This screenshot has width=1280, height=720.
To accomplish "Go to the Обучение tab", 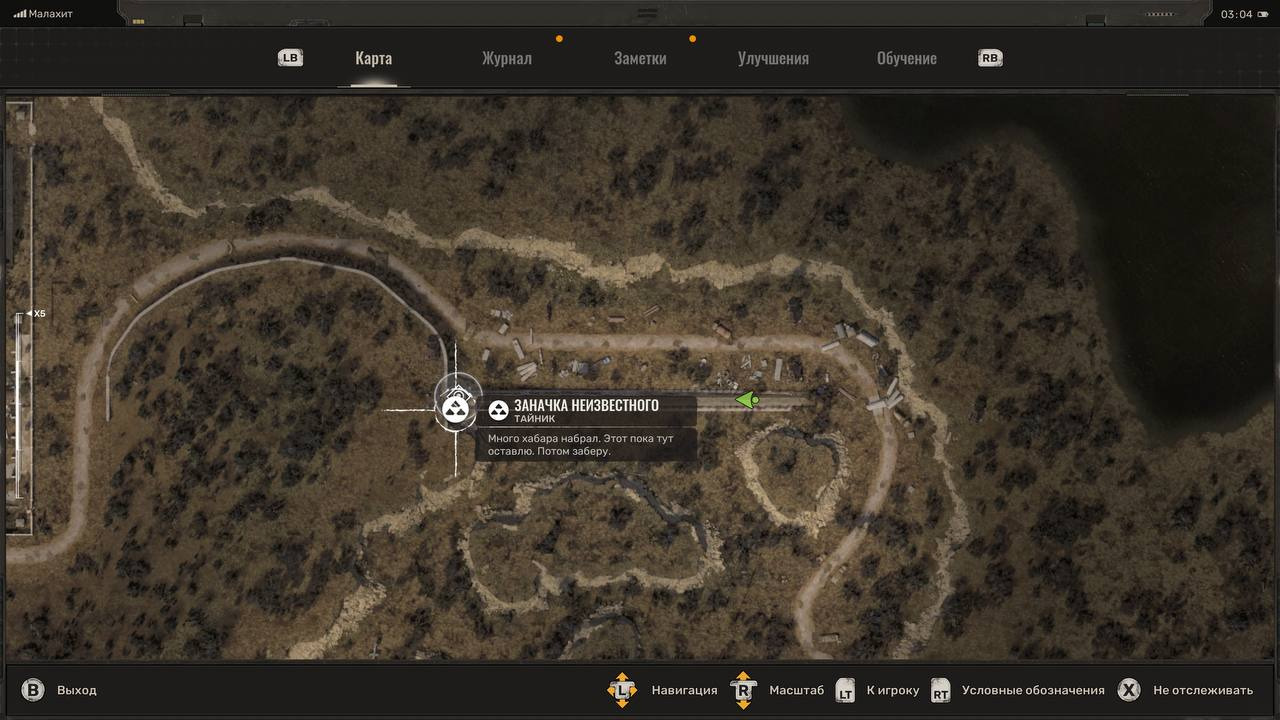I will (906, 58).
